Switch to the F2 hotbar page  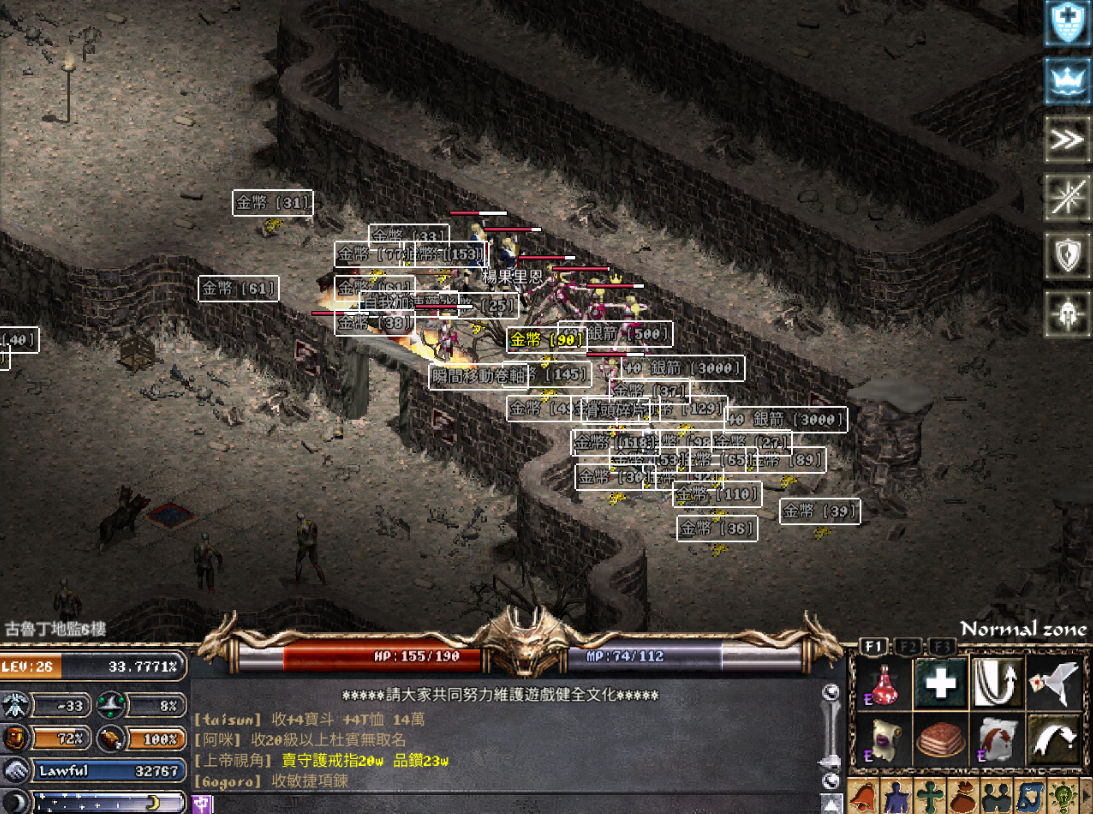tap(907, 646)
